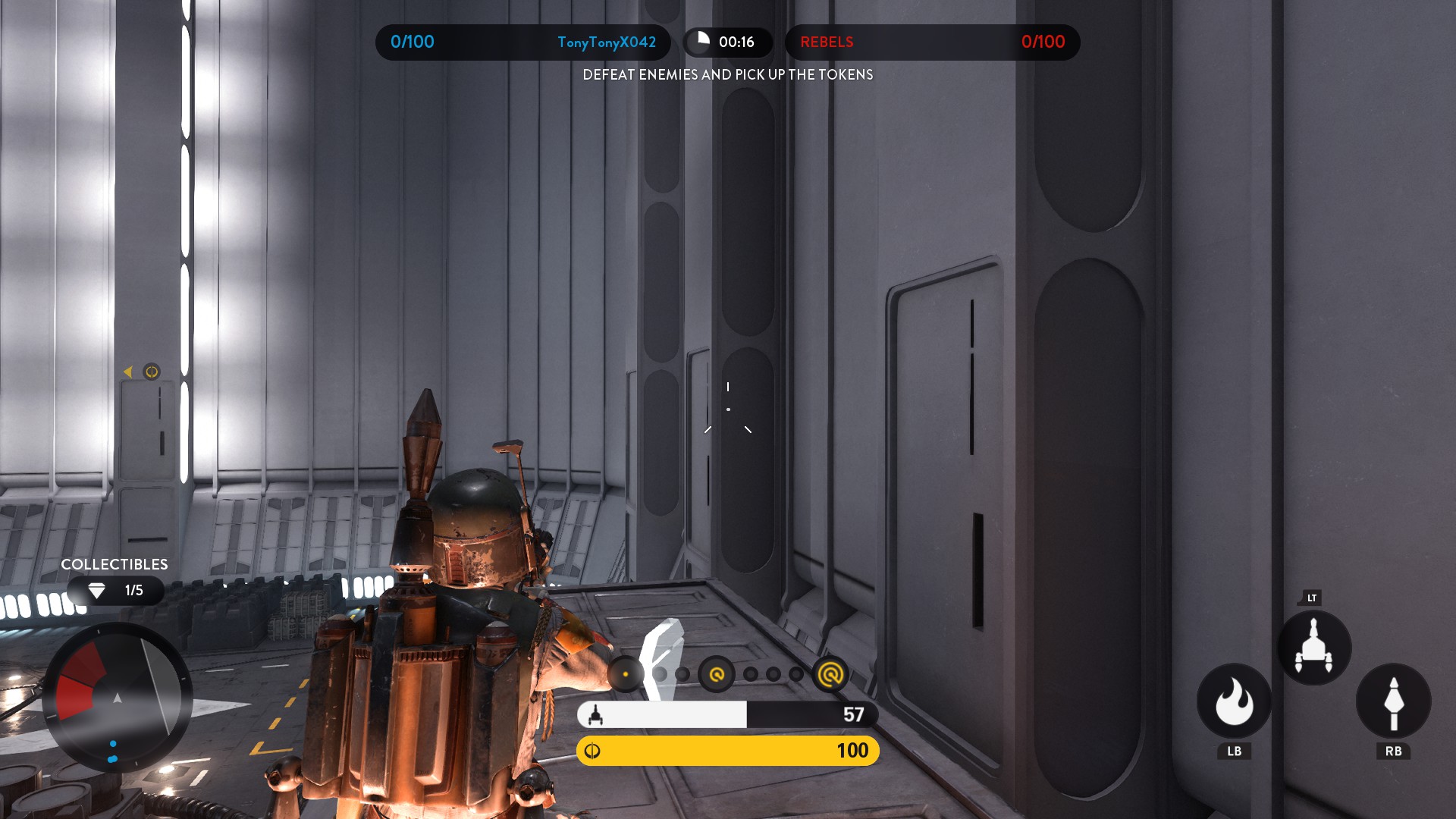Open the Collectibles diamond tracker

(x=115, y=590)
